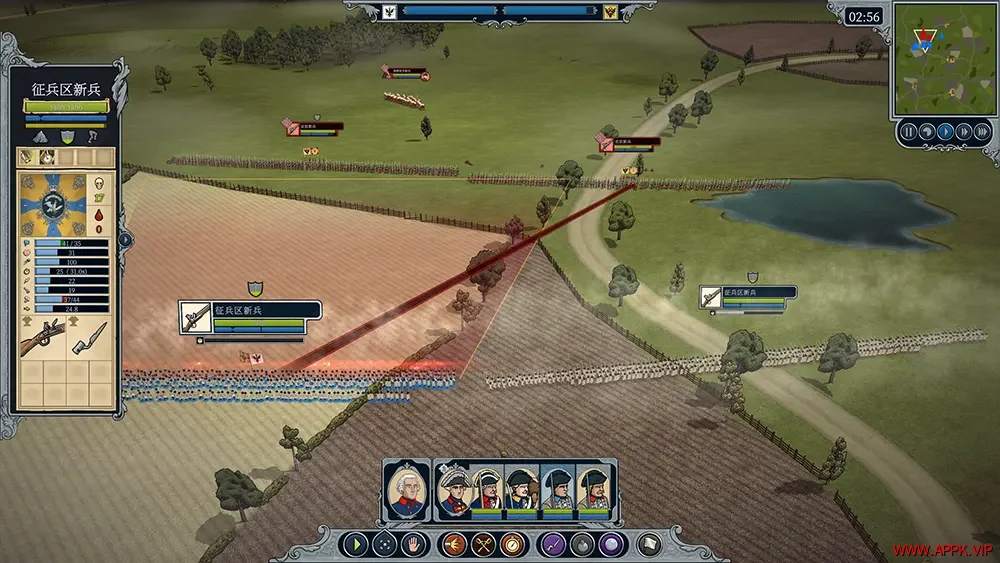Collapse the unit panel with side arrow
Screen dimensions: 1000x563
[127, 239]
